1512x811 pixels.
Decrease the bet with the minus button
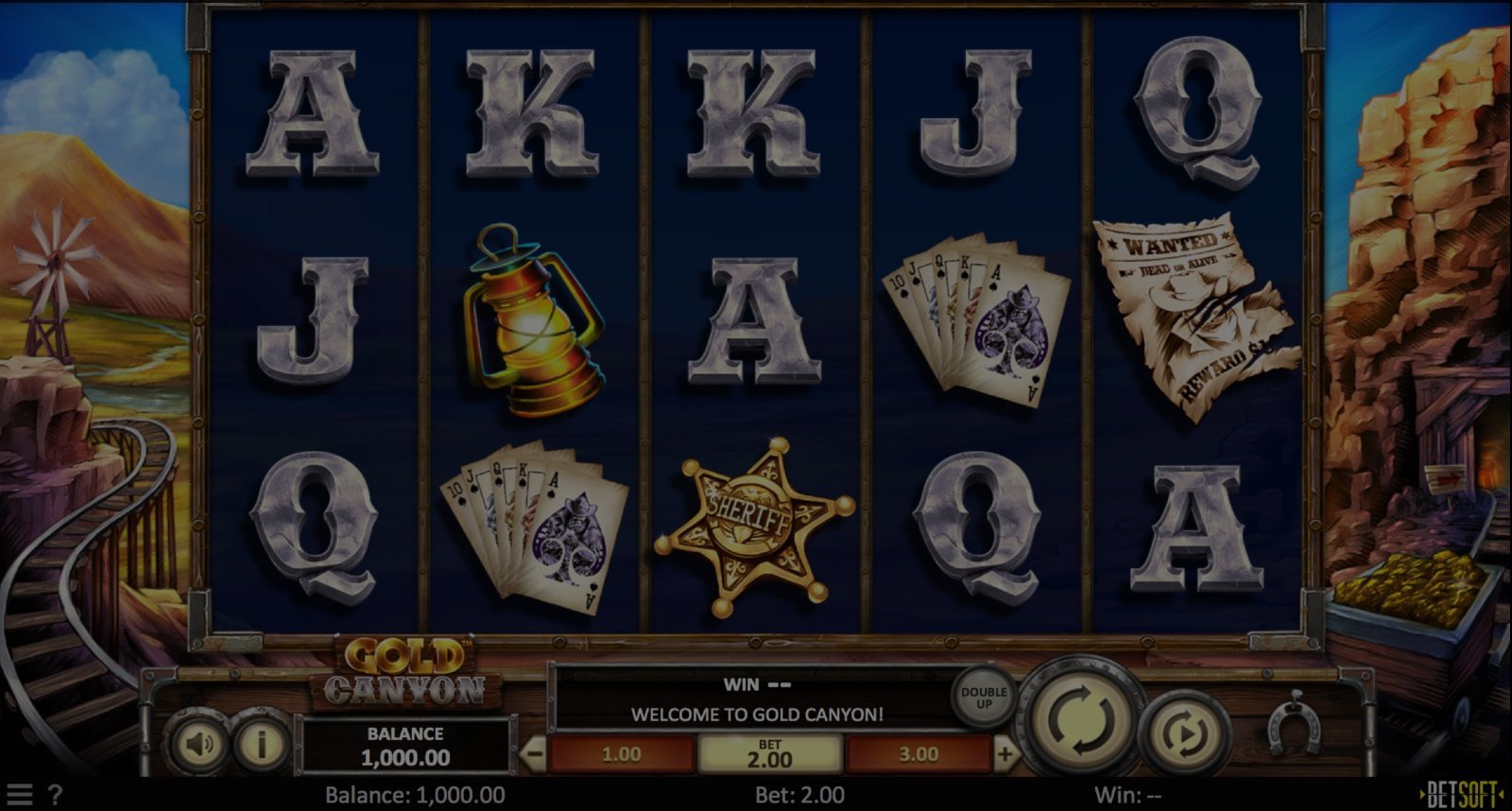(534, 754)
